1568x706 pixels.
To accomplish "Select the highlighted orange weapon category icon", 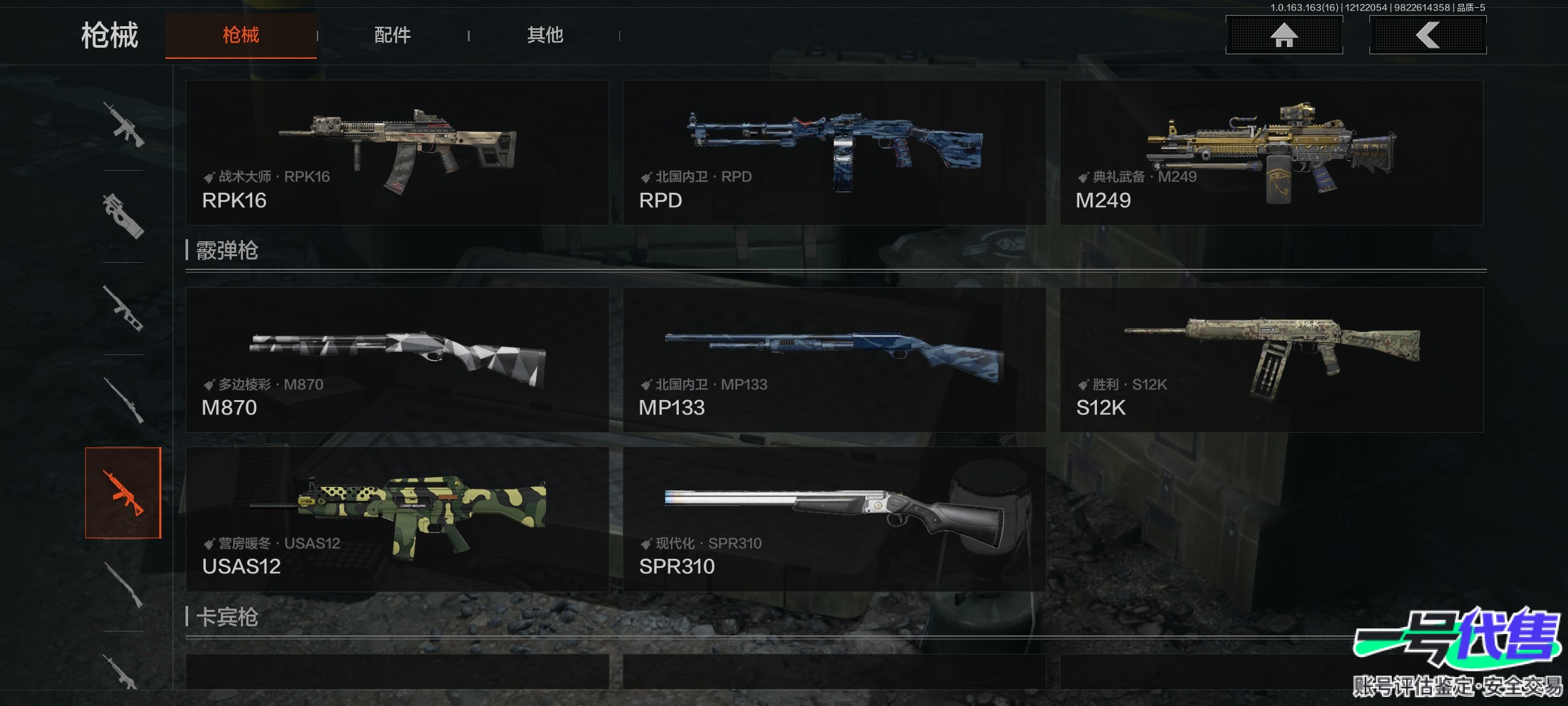I will pos(123,493).
